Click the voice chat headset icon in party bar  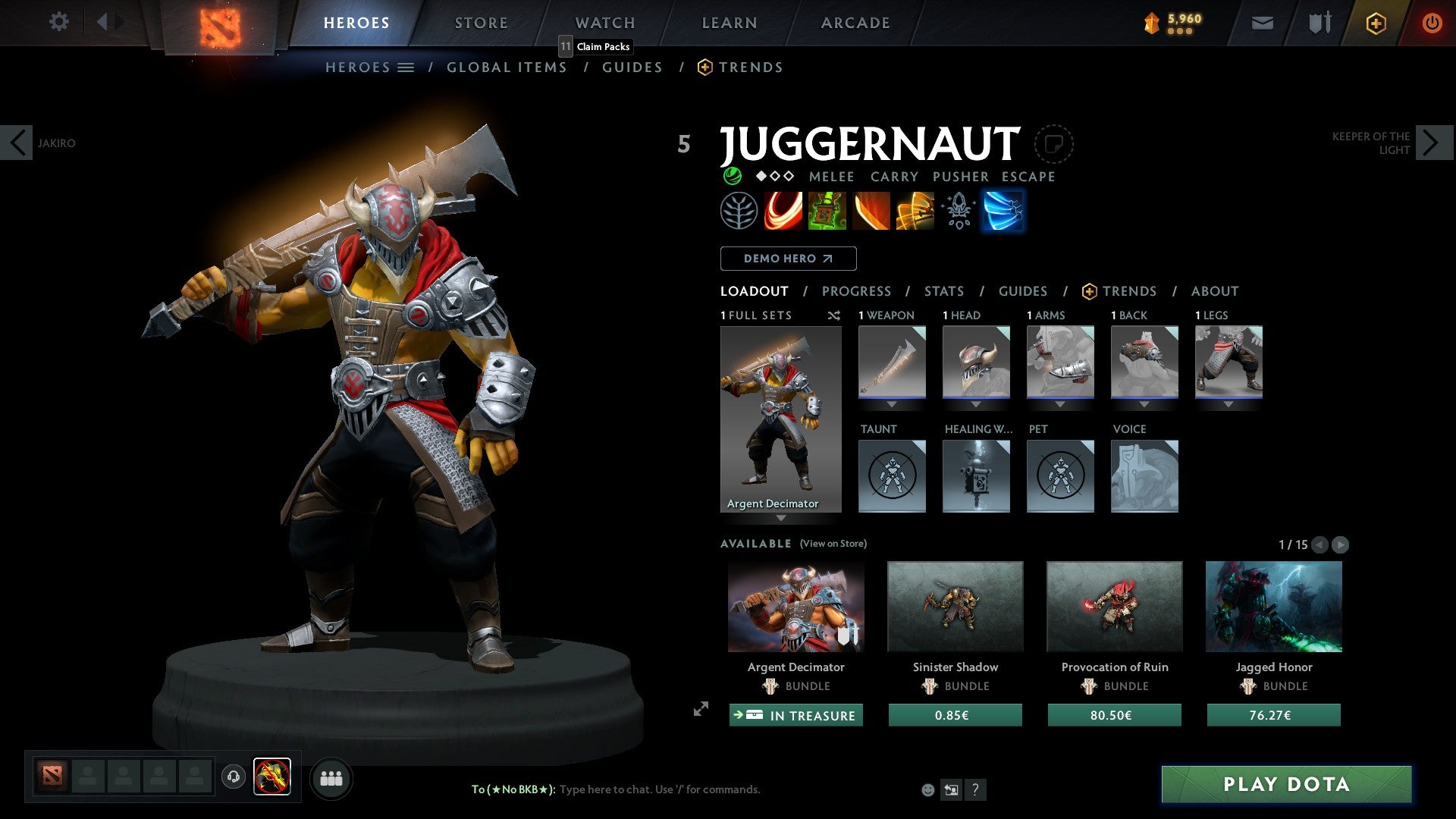click(234, 778)
